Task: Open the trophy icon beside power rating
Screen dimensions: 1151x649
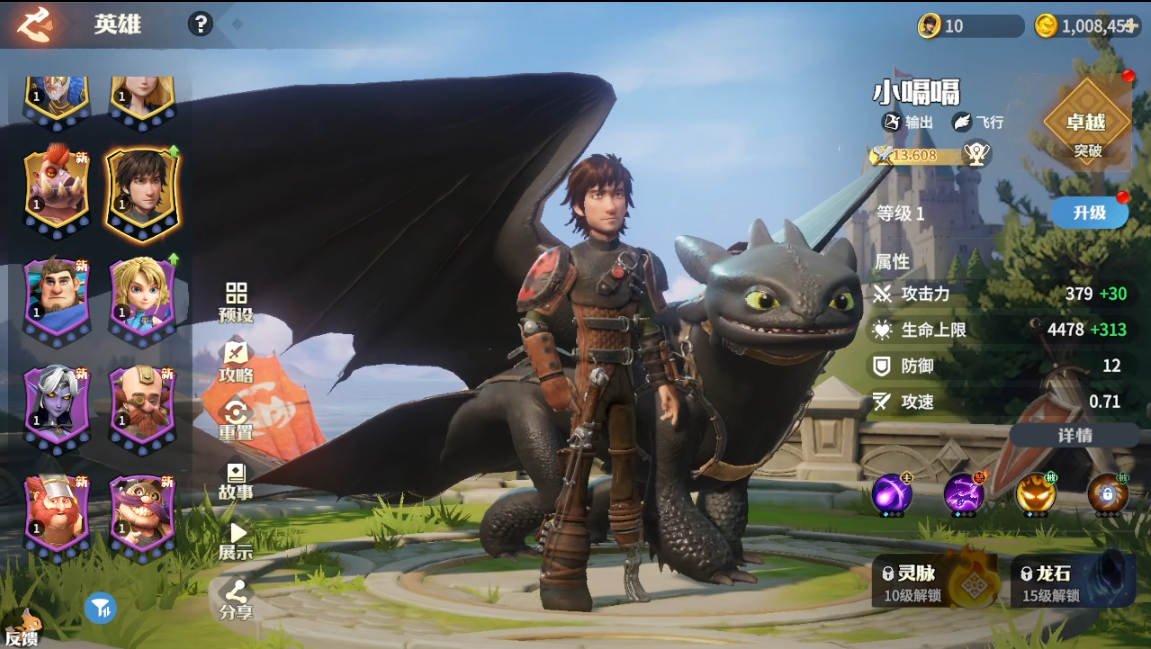Action: (x=976, y=154)
